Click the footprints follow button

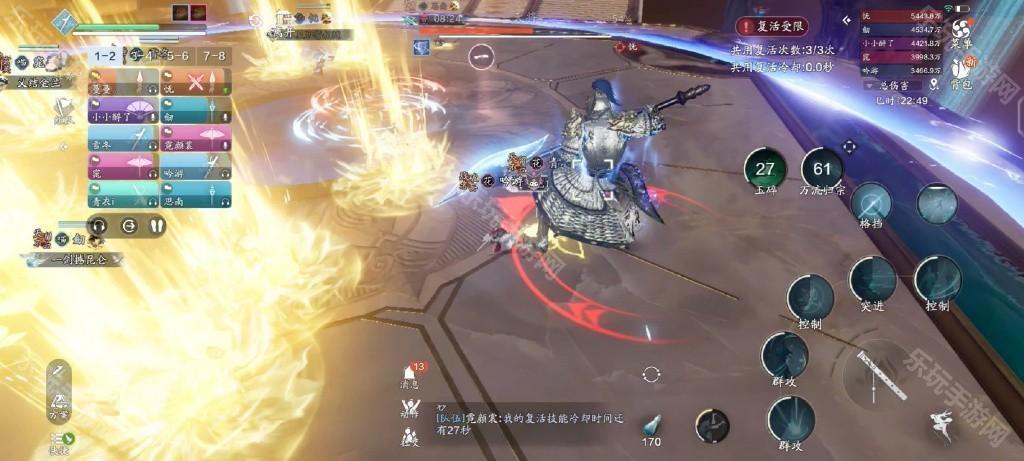[x=157, y=226]
